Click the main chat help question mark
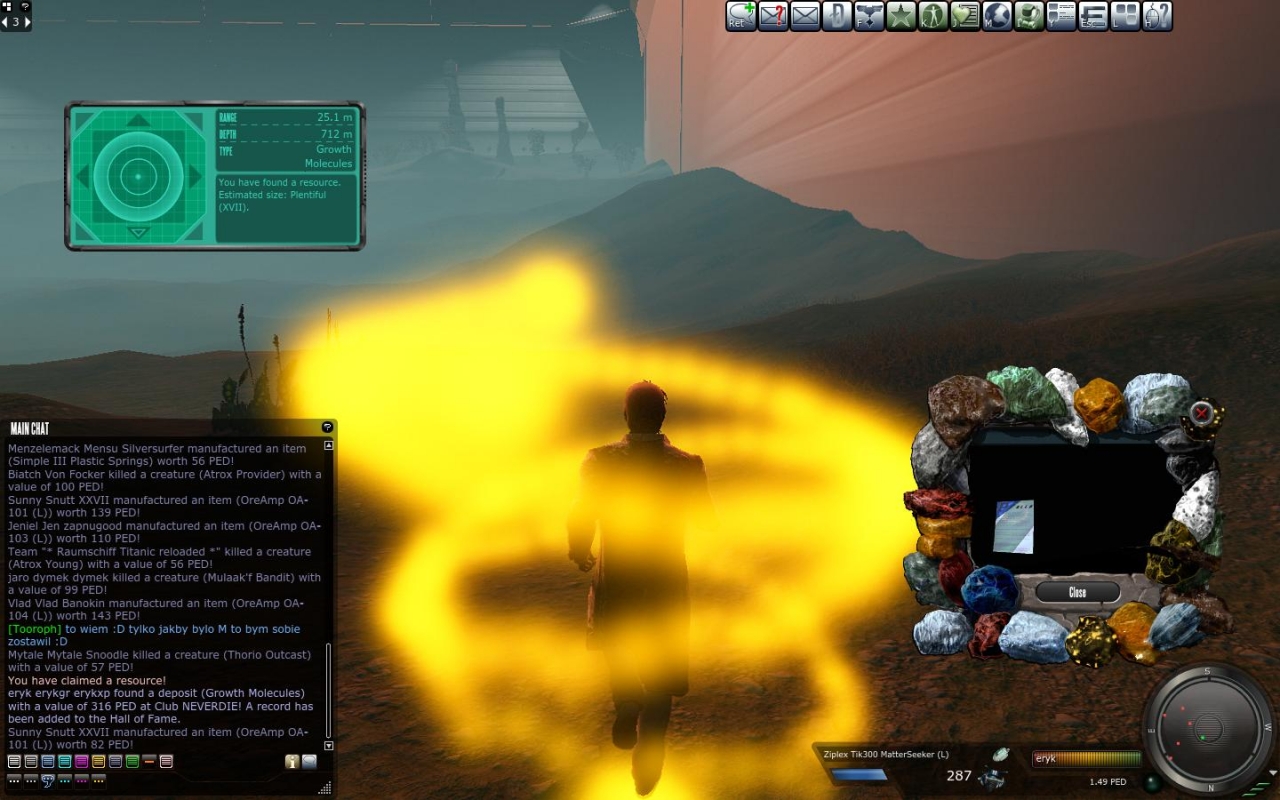Image resolution: width=1280 pixels, height=800 pixels. click(x=327, y=428)
